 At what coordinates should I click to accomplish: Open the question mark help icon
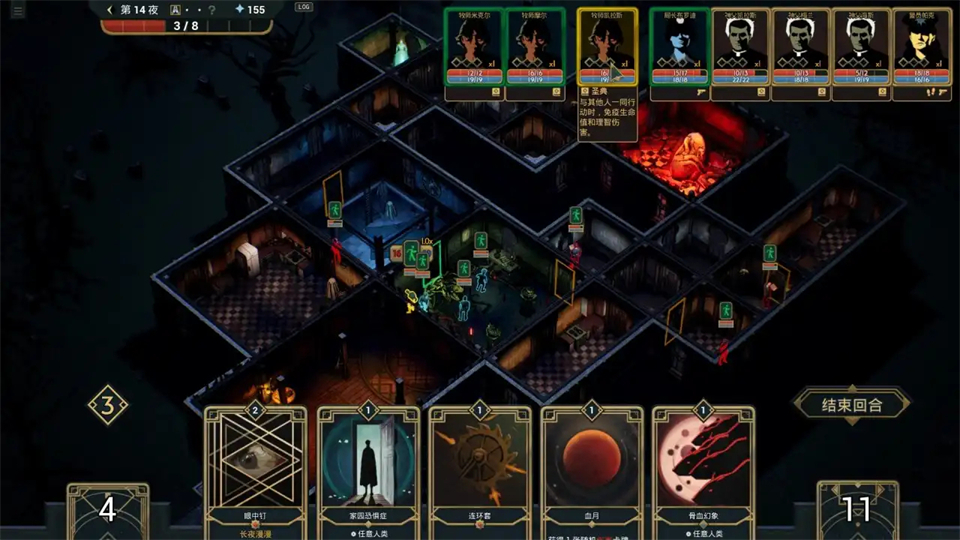pyautogui.click(x=211, y=9)
